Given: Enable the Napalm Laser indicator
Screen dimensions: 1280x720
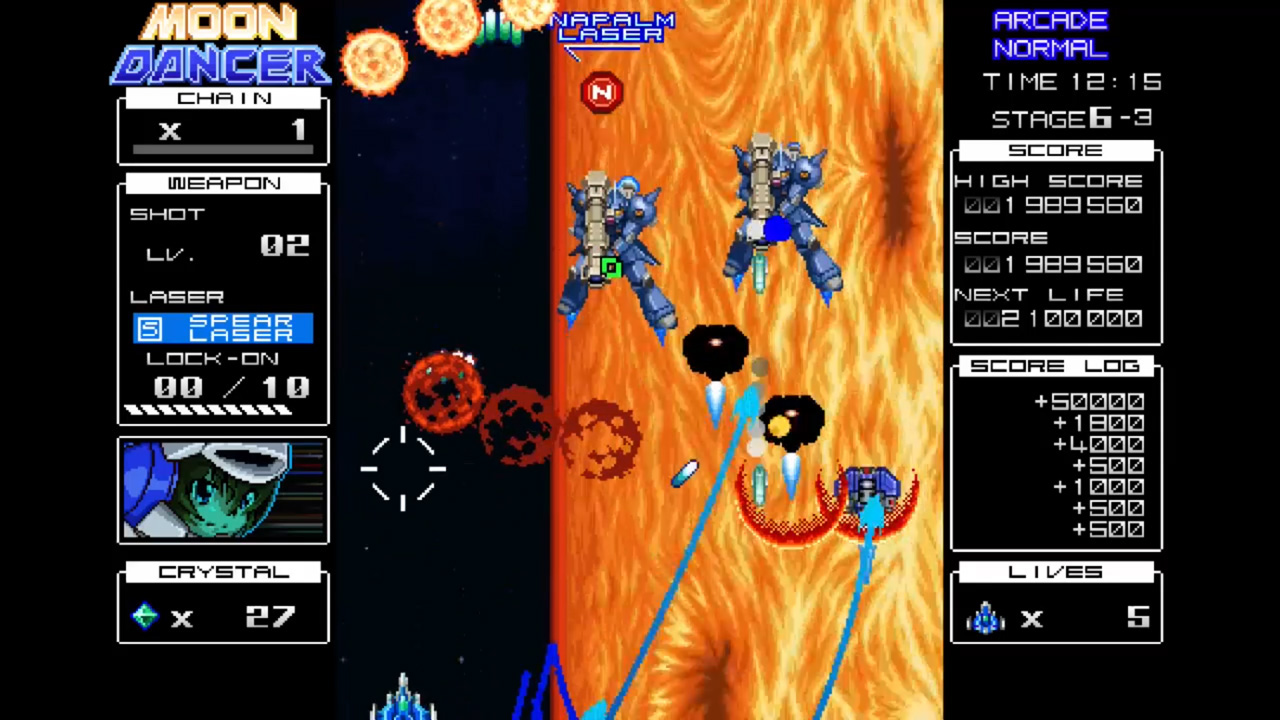Looking at the screenshot, I should (612, 28).
